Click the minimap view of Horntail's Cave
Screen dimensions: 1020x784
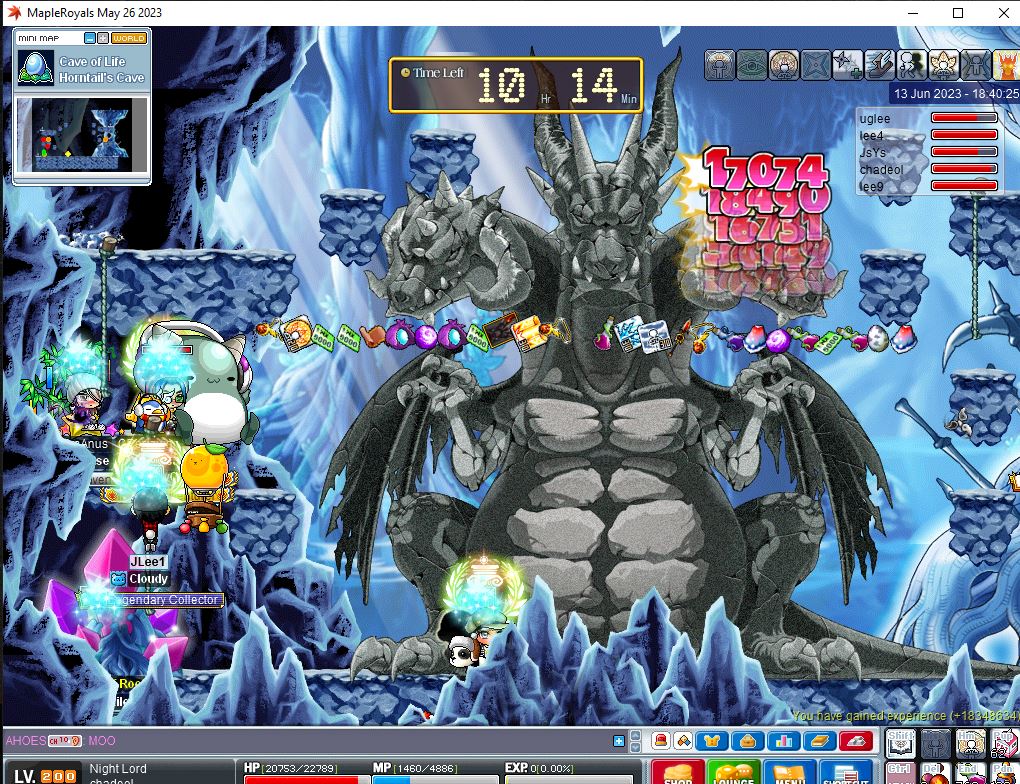click(81, 135)
